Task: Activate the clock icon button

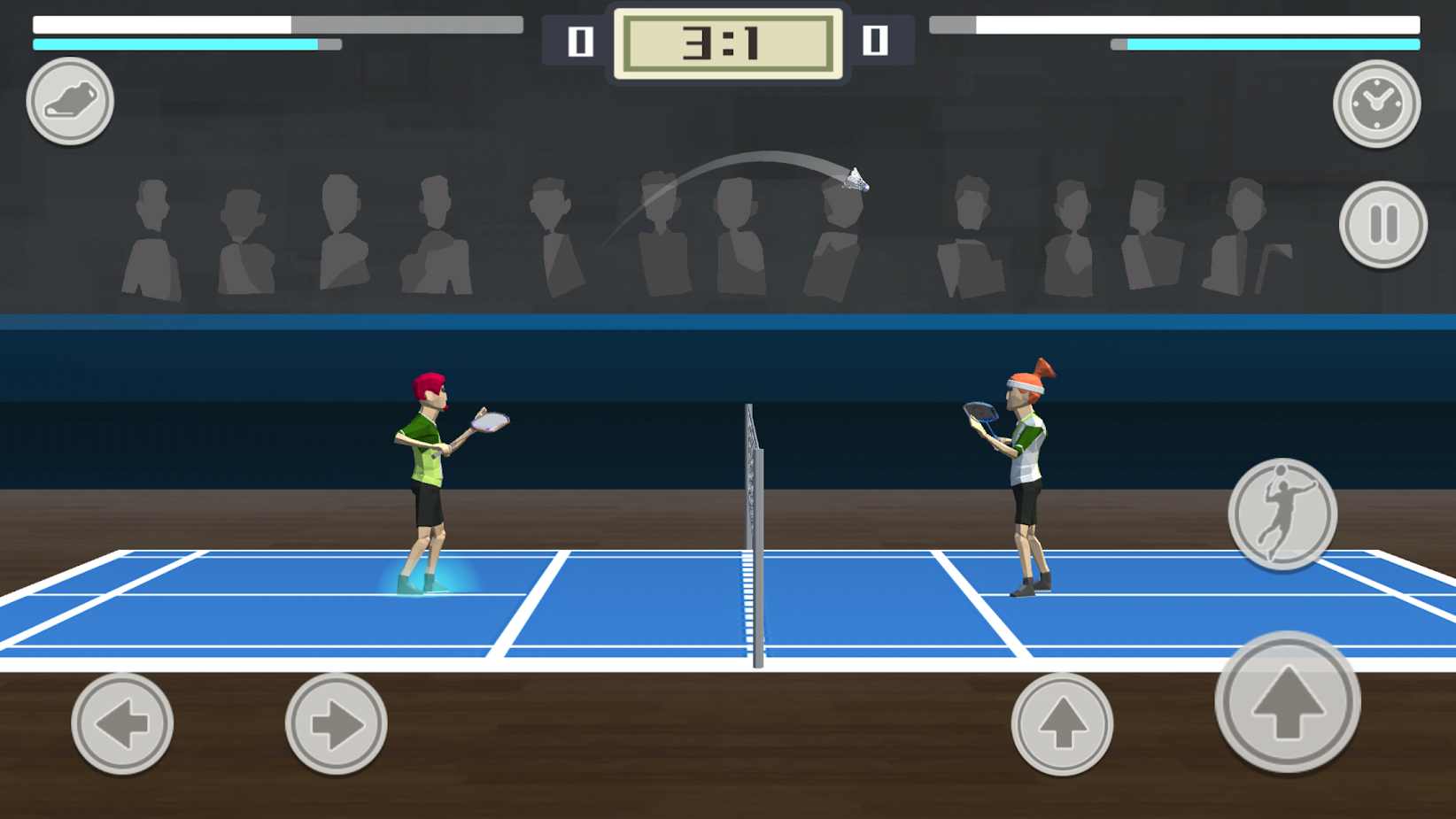Action: pos(1376,104)
